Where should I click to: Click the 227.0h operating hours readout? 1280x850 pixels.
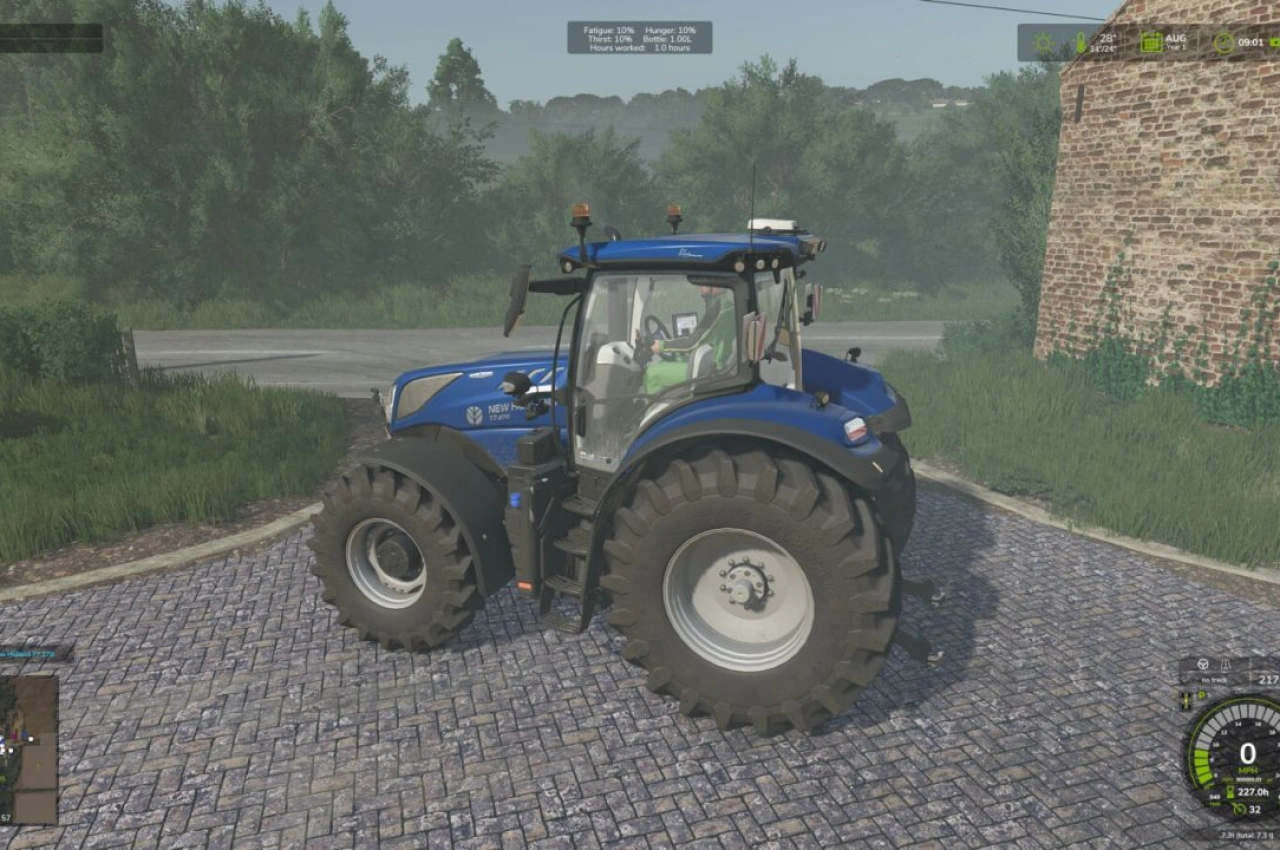pyautogui.click(x=1251, y=791)
